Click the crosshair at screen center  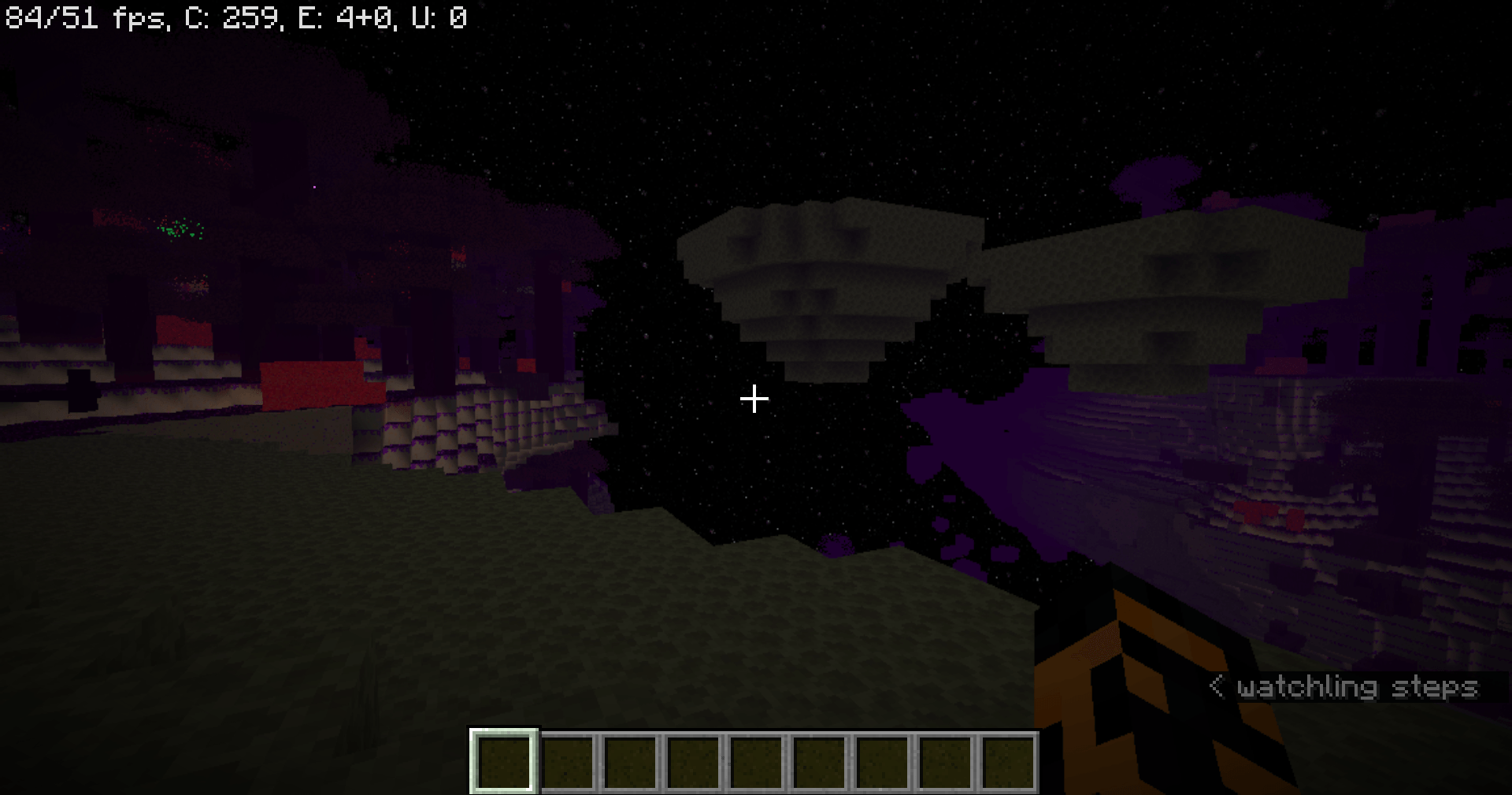754,399
